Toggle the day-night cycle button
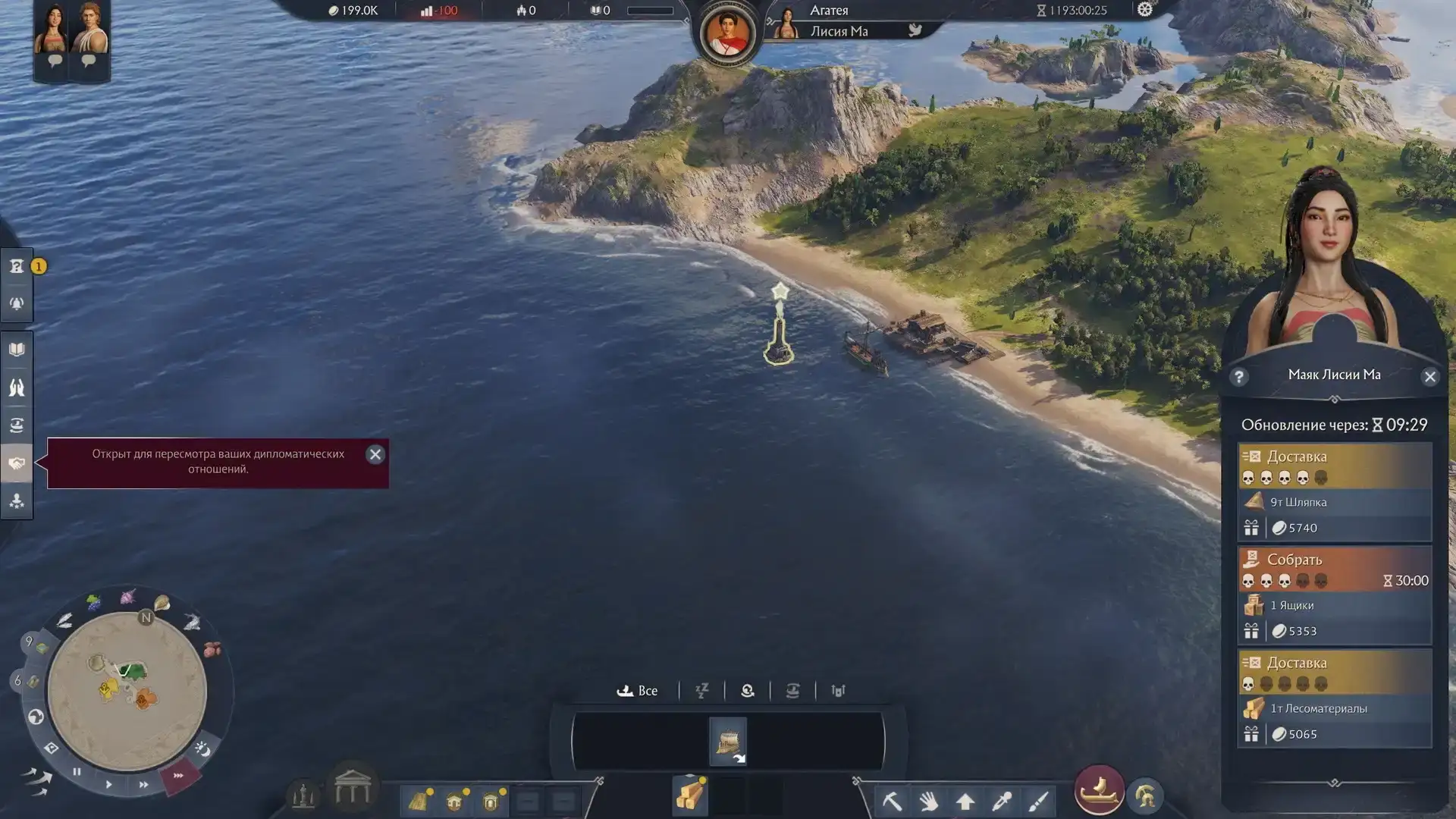The height and width of the screenshot is (819, 1456). (x=202, y=749)
